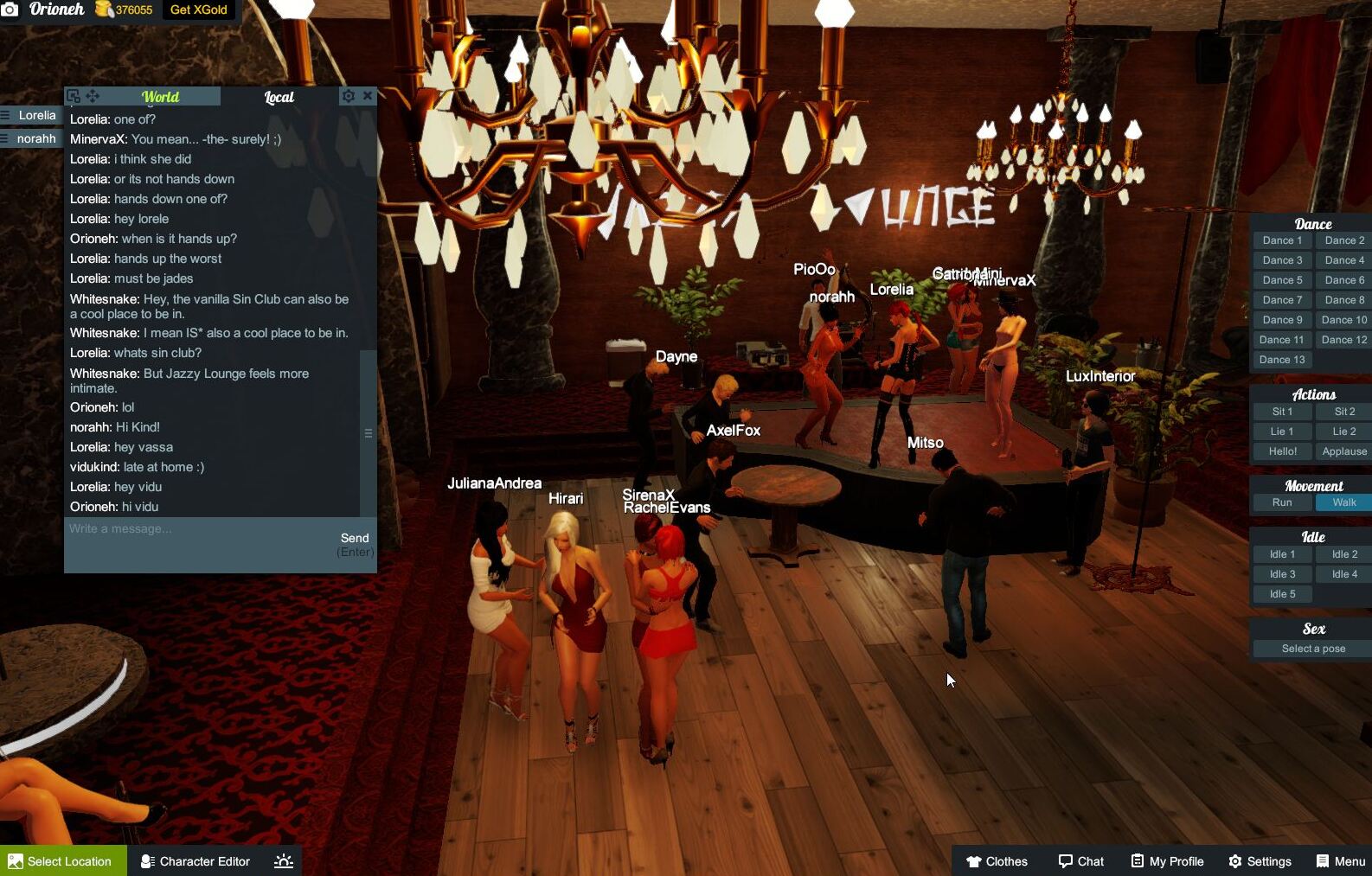Toggle the brightness icon next to Character Editor

283,860
